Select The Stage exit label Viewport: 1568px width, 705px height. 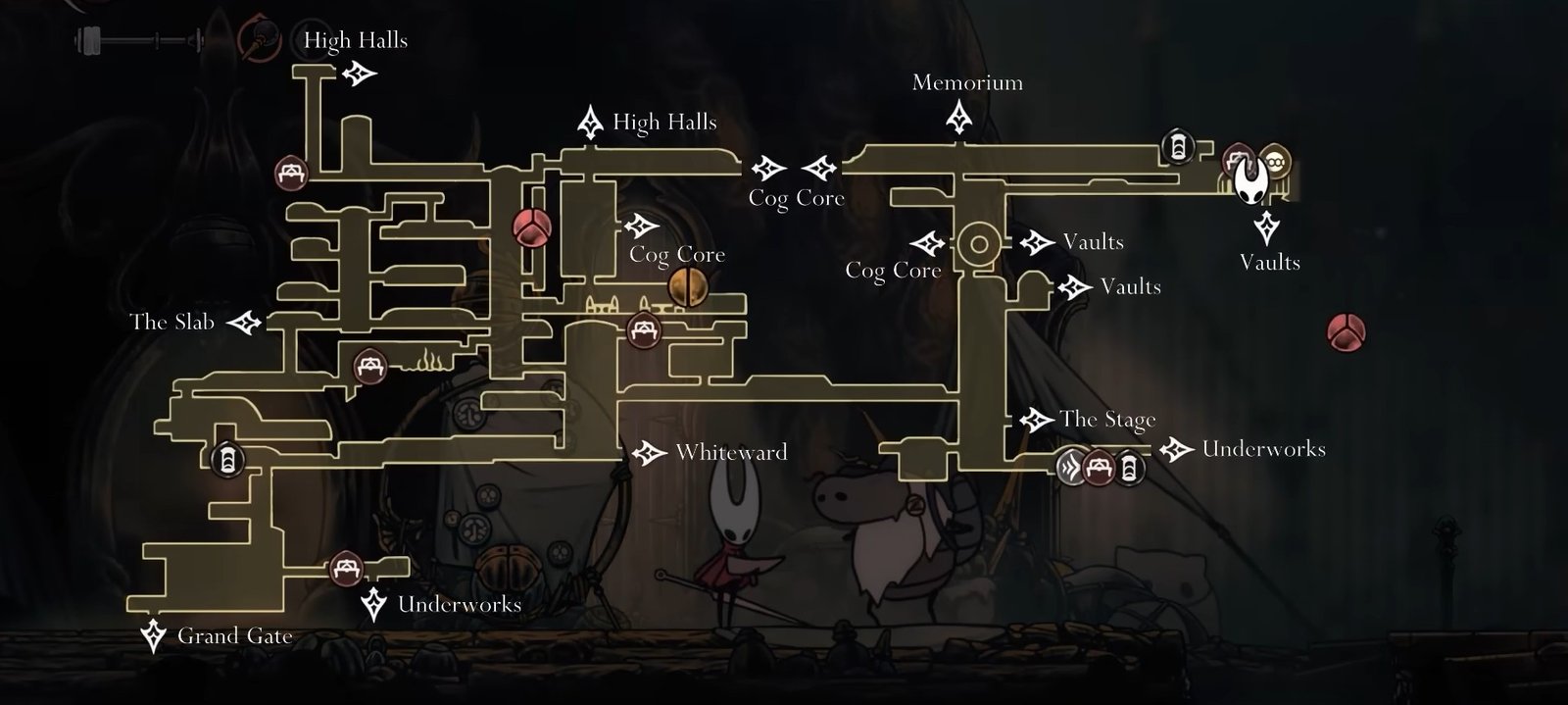click(1107, 421)
